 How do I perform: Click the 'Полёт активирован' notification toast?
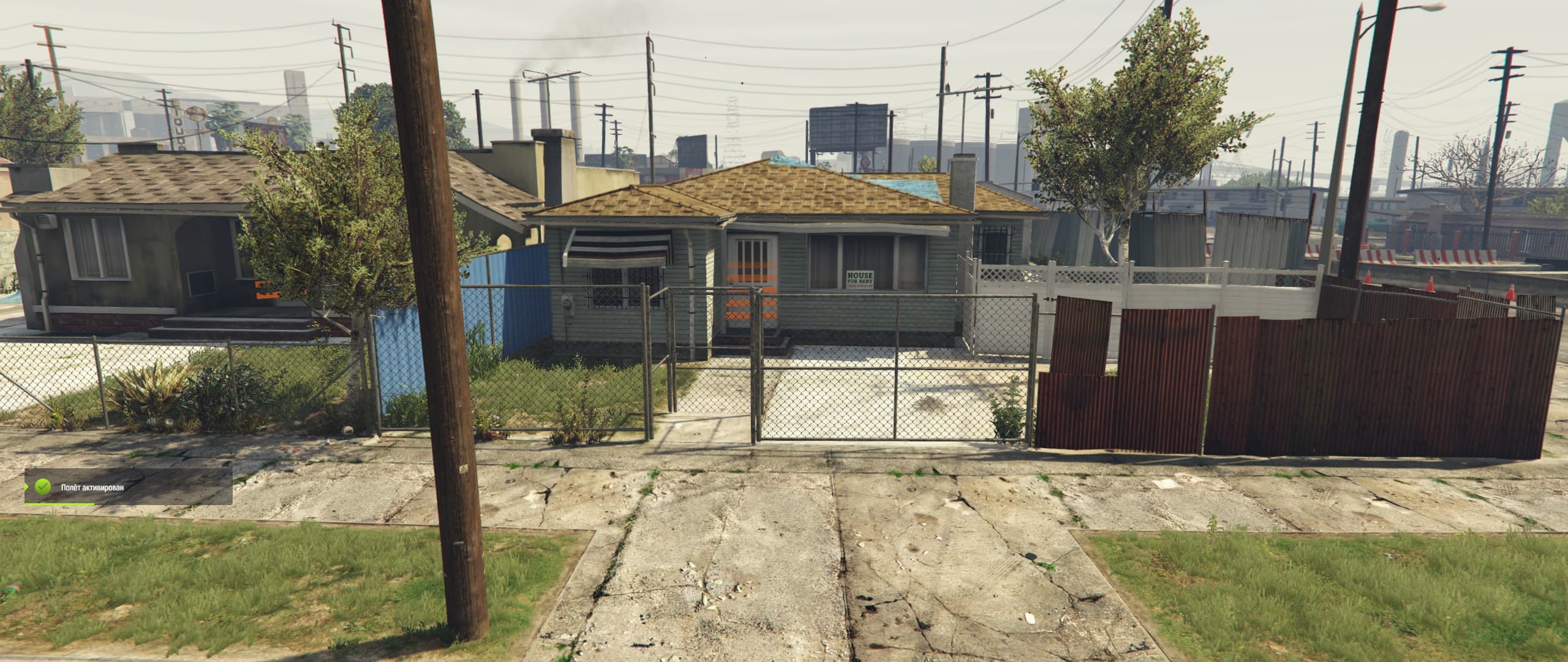click(128, 487)
